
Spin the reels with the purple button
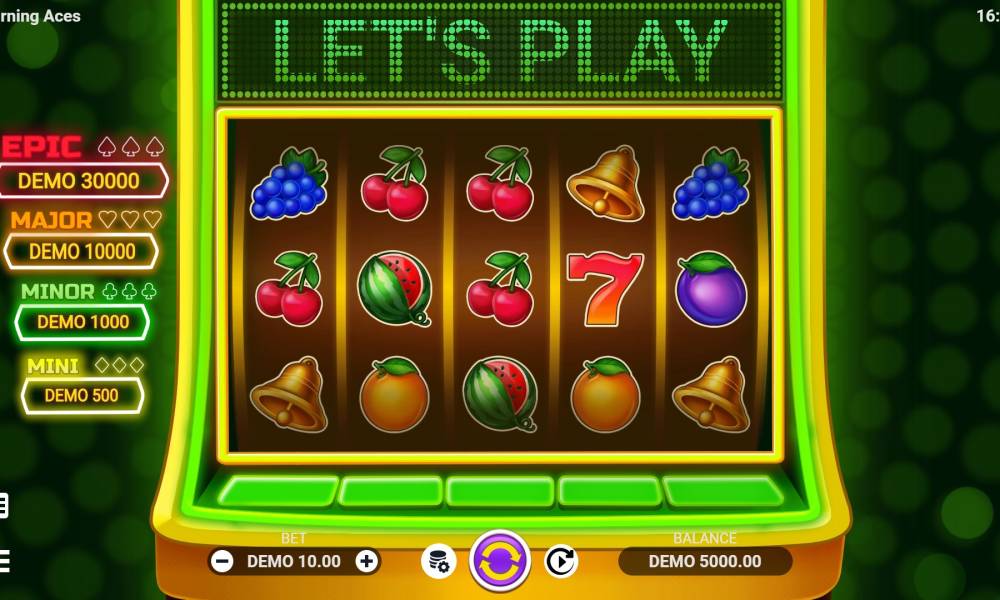point(499,560)
